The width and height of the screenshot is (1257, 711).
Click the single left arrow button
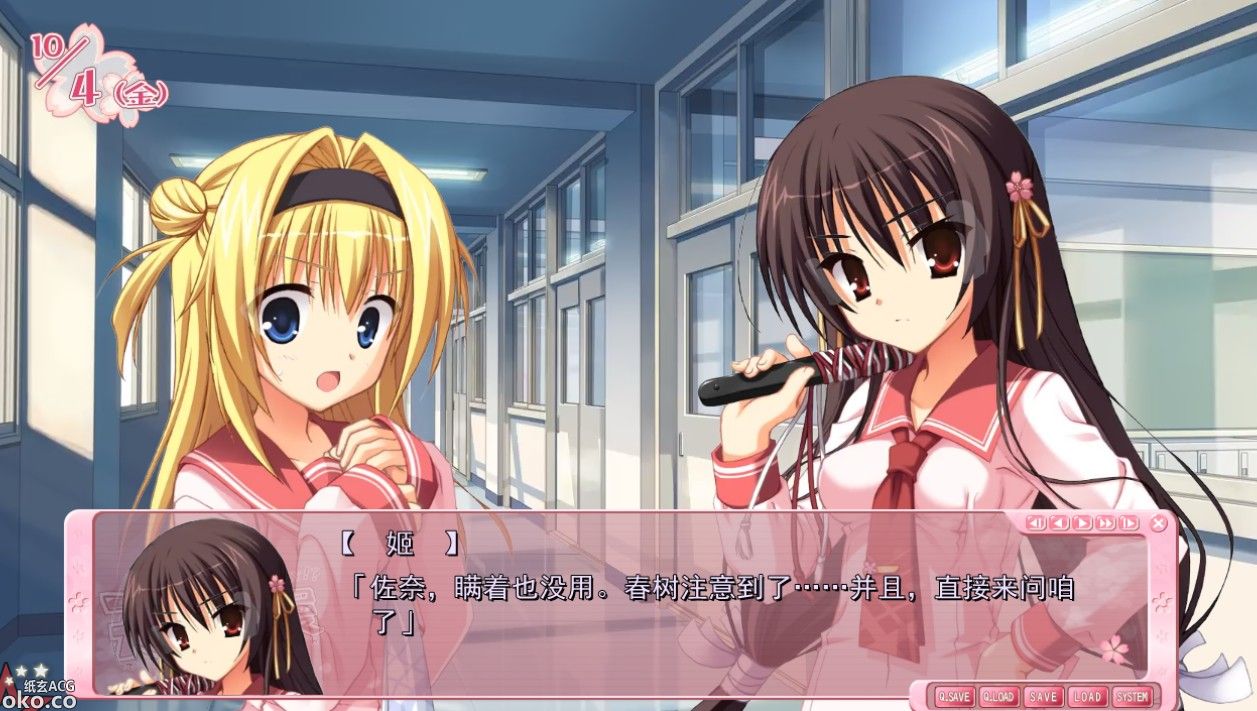pos(1058,523)
